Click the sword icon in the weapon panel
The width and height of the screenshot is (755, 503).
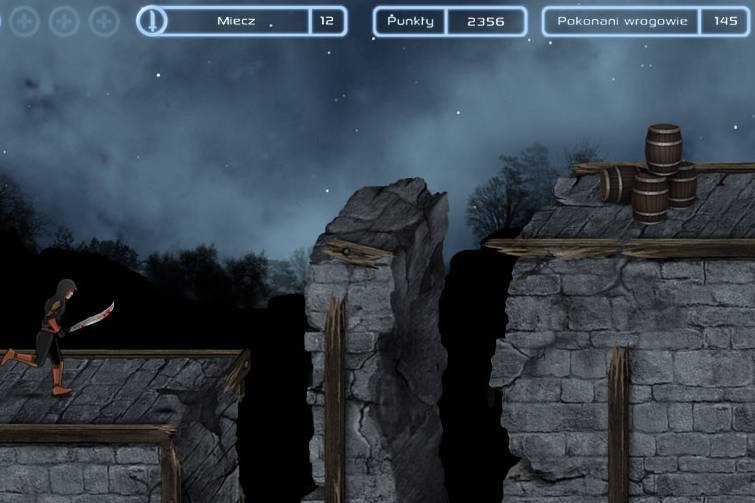click(x=152, y=21)
